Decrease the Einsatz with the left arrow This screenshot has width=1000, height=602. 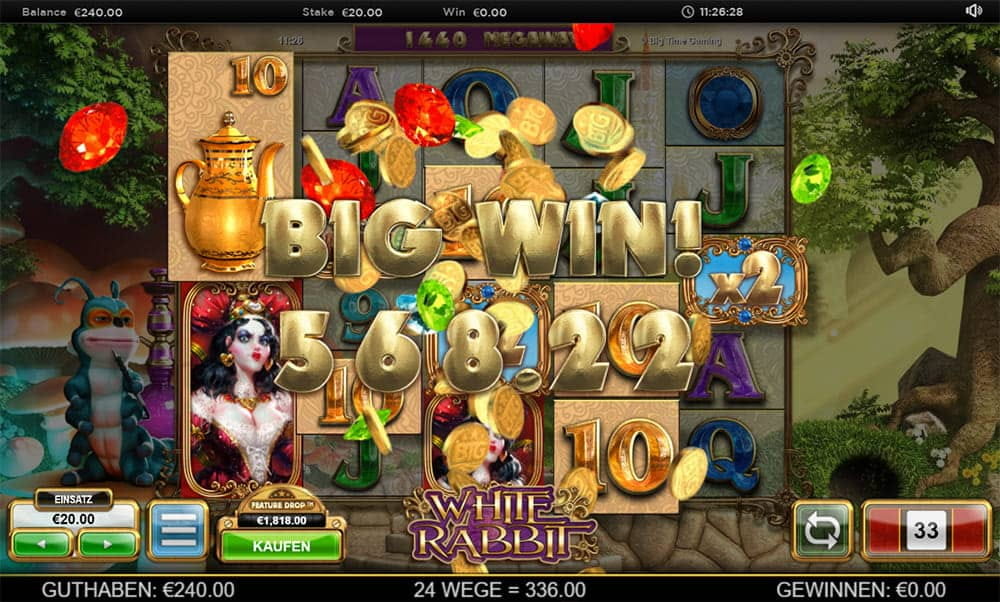(41, 544)
